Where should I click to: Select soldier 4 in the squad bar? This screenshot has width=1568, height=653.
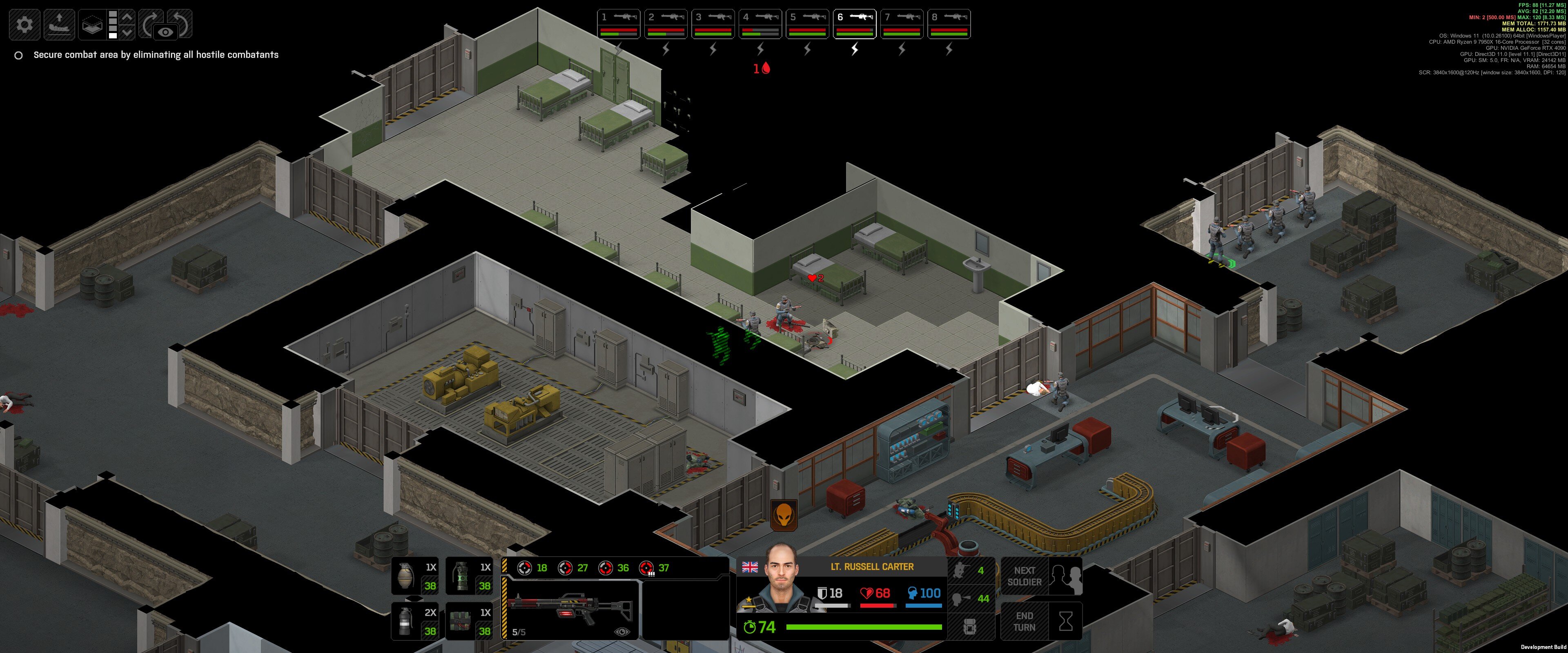[759, 24]
